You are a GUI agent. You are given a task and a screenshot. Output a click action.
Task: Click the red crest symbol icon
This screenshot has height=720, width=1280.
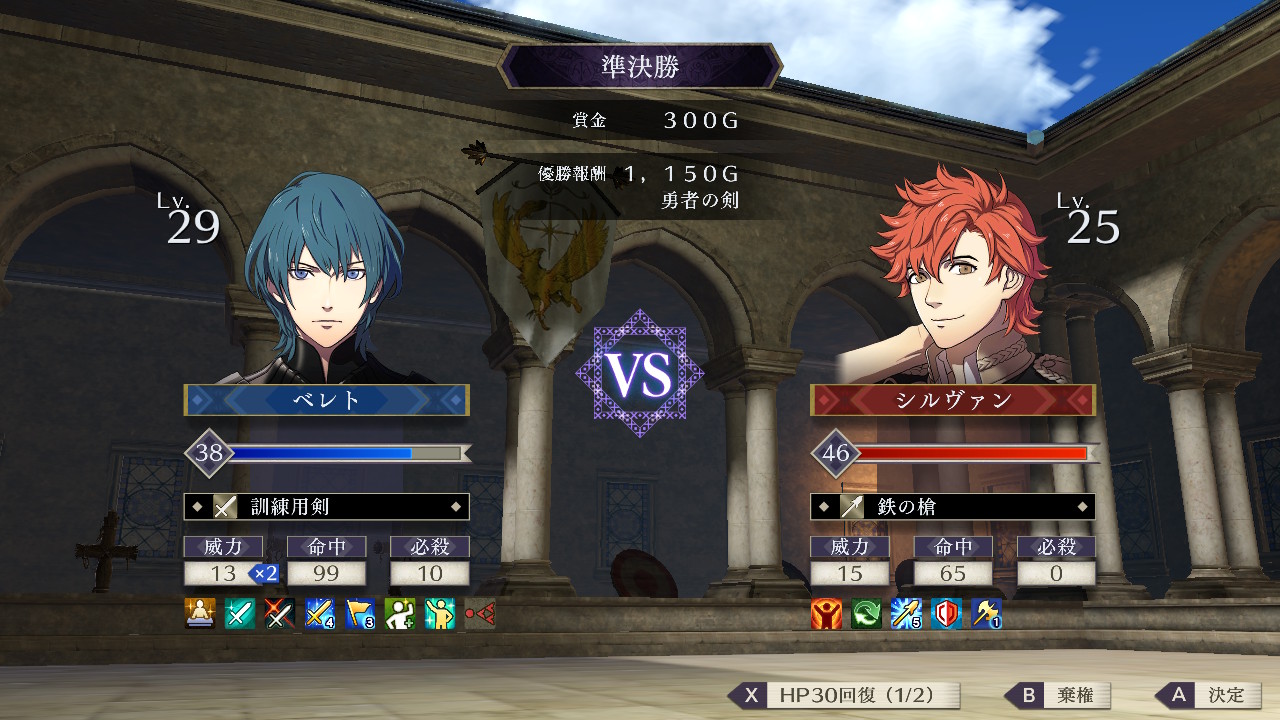click(x=480, y=613)
